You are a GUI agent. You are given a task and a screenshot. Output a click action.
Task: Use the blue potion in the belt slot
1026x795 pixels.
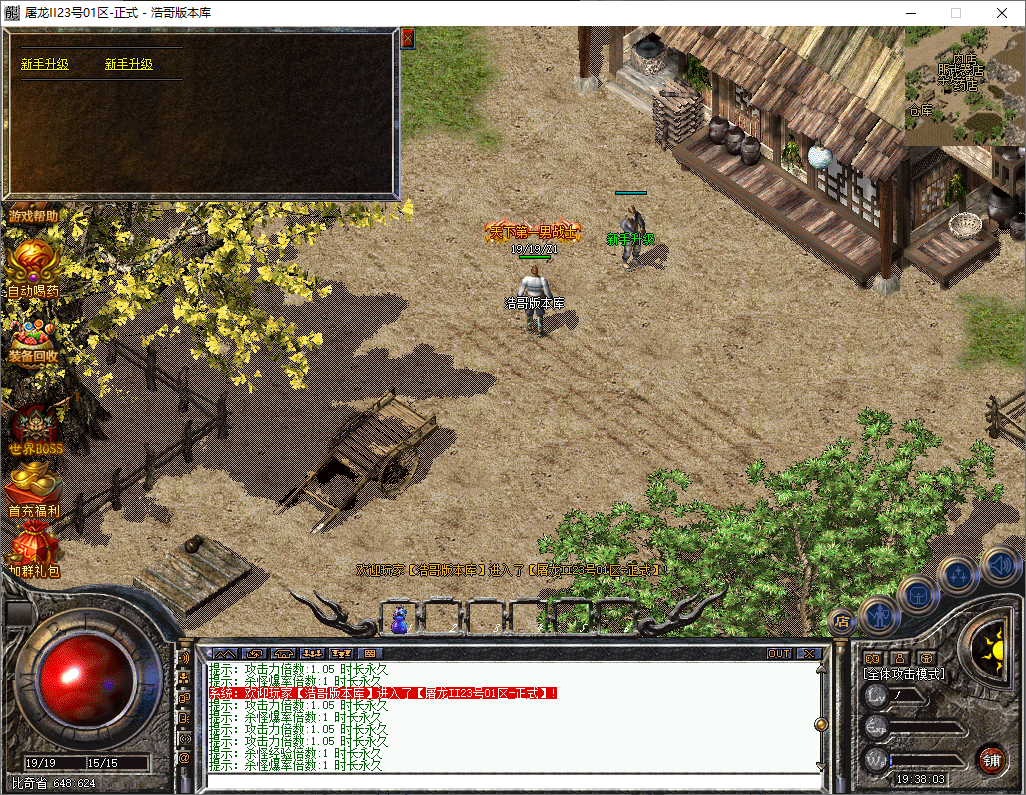(x=399, y=620)
